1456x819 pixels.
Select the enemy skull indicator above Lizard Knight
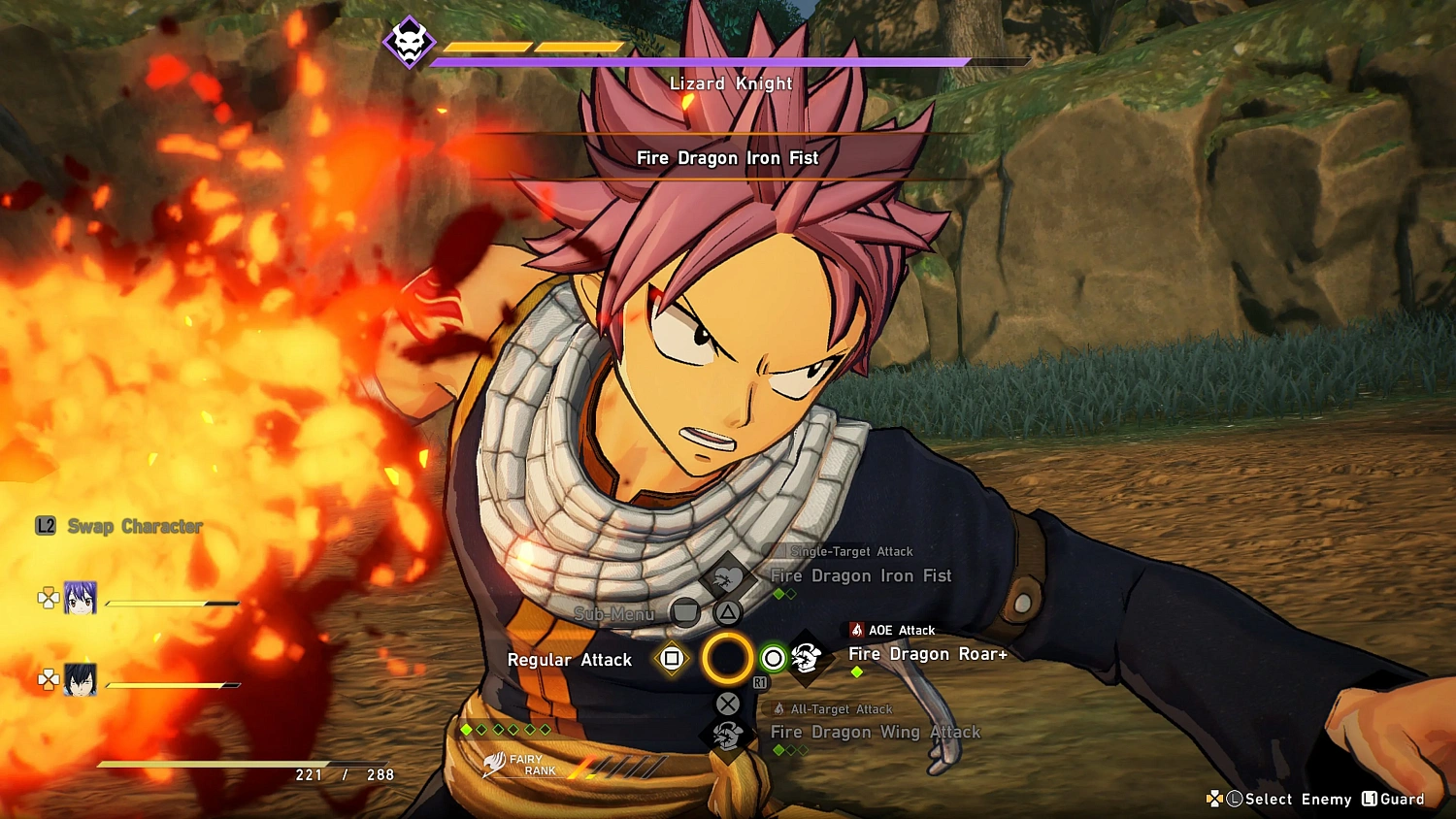pos(410,43)
